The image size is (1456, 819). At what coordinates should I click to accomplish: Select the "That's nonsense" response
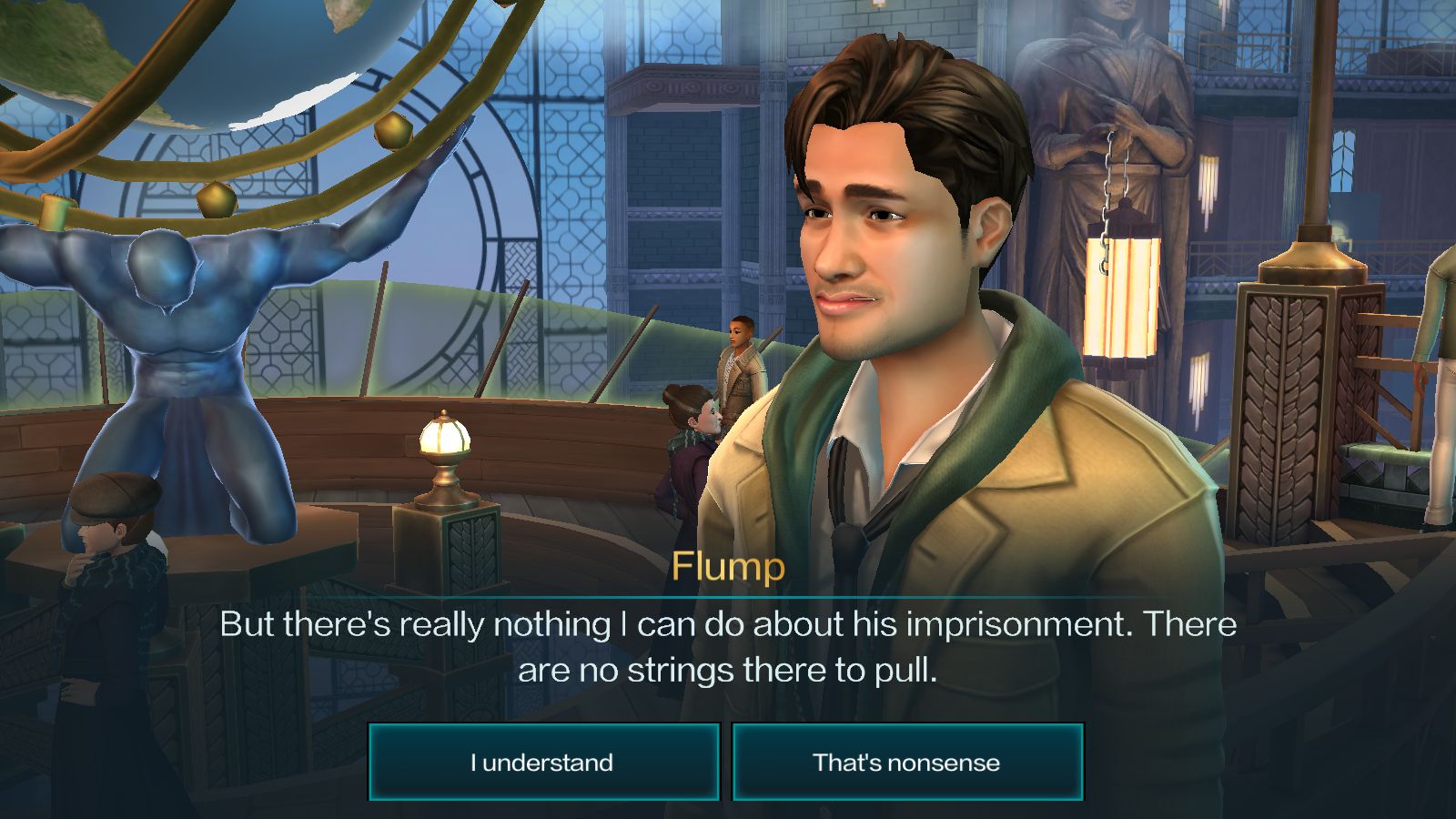907,762
